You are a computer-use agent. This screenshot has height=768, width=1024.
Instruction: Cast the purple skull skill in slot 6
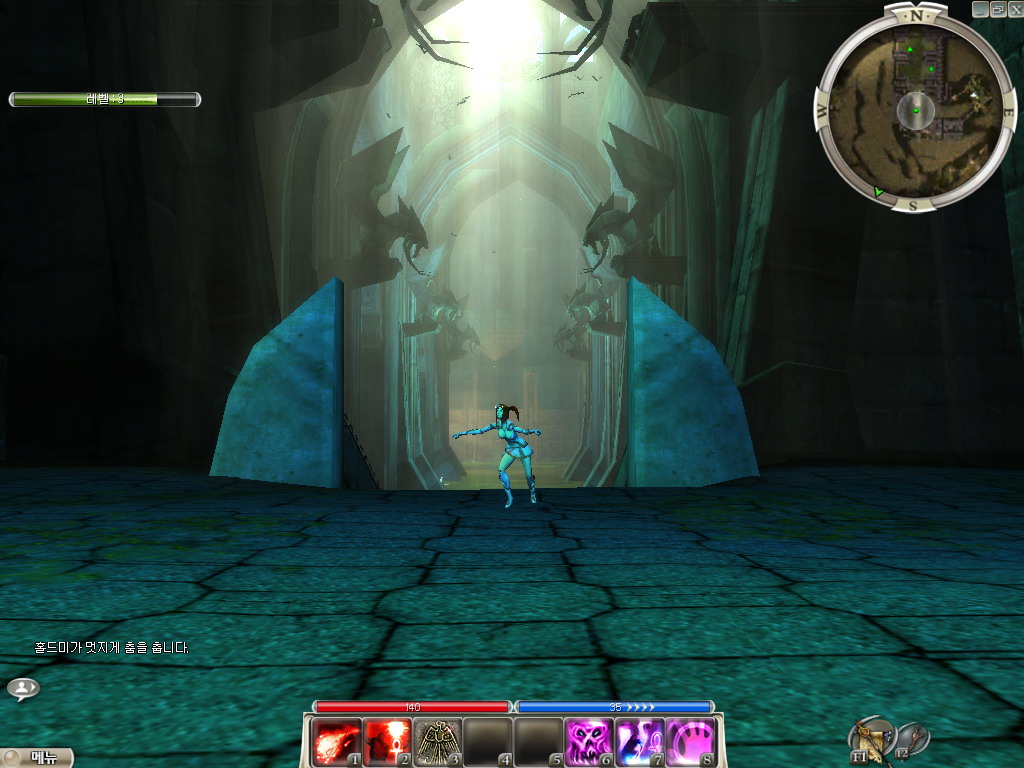click(x=589, y=742)
